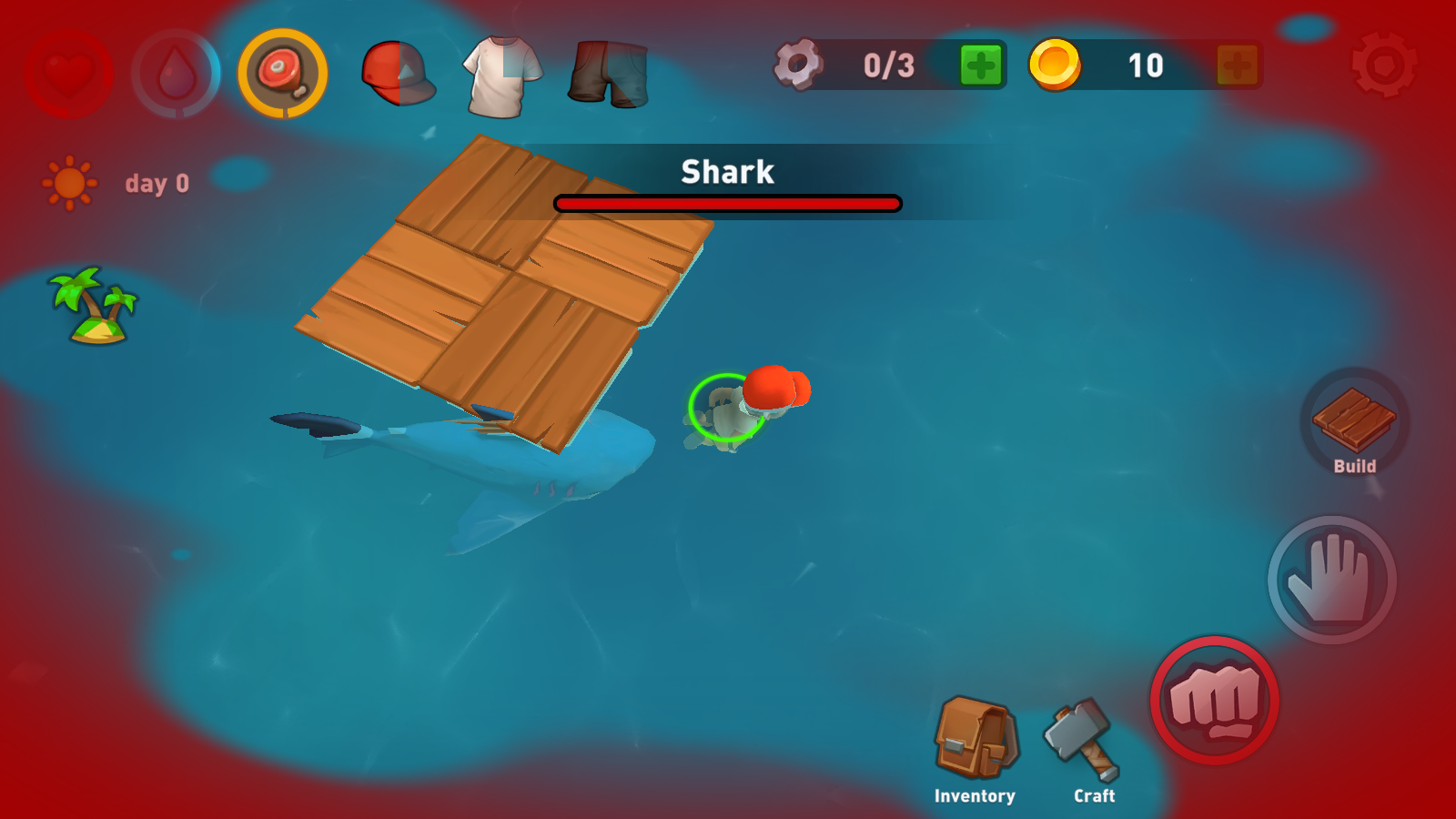
Task: Buy more coins with the orange plus
Action: point(1238,66)
